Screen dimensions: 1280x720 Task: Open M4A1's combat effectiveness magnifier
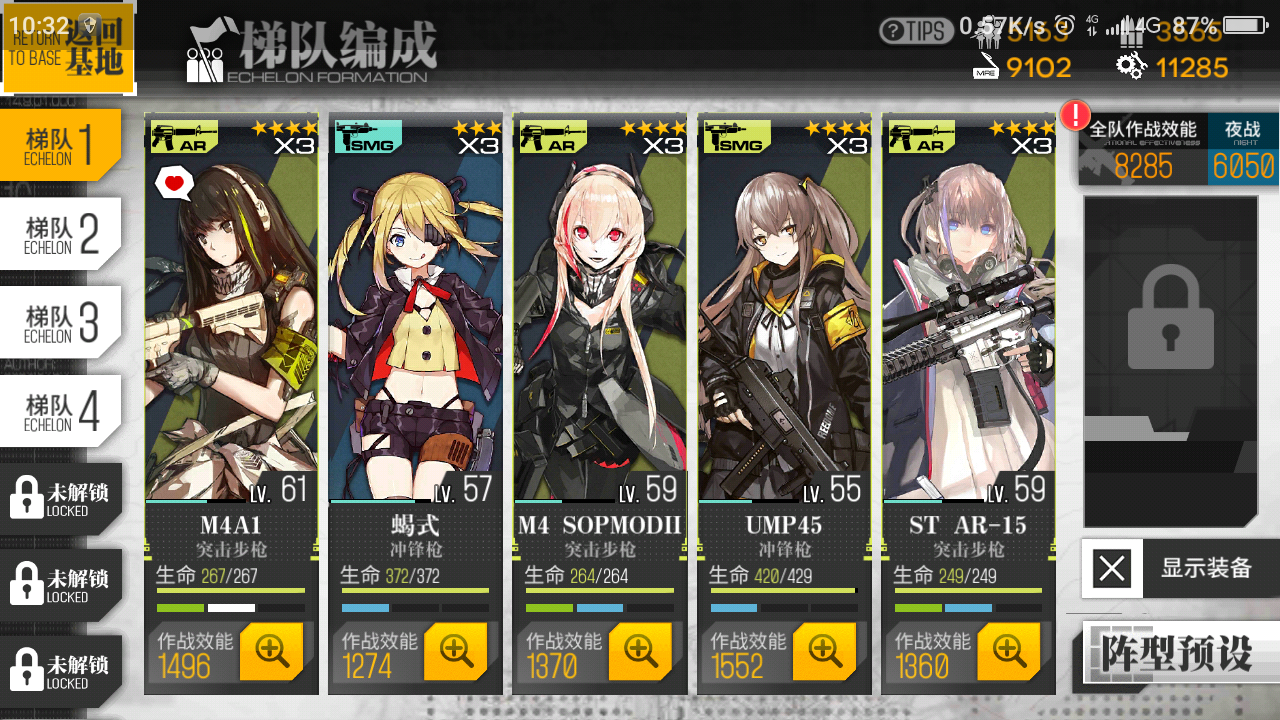(x=272, y=652)
